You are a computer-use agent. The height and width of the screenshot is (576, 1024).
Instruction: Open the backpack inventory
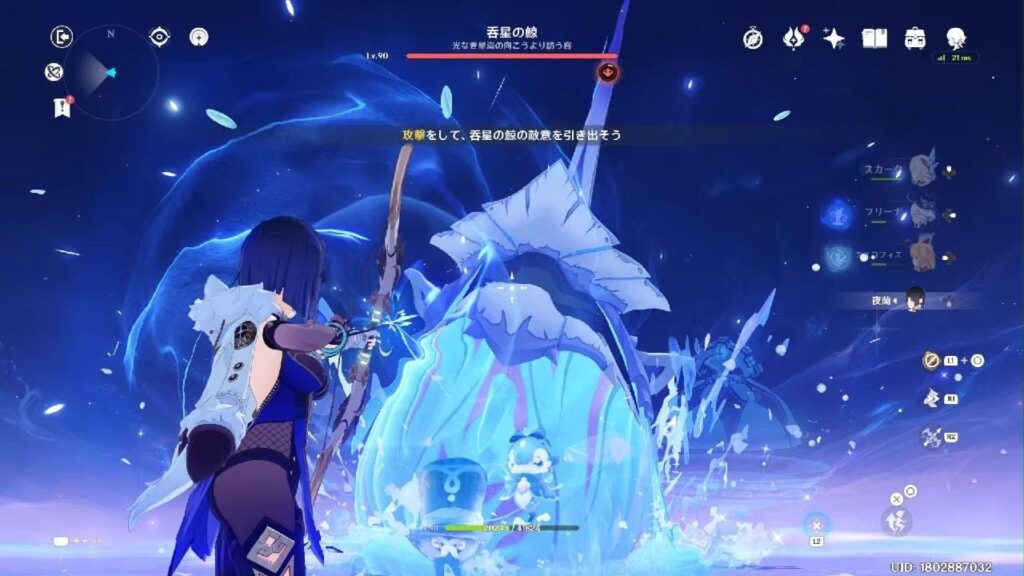pyautogui.click(x=915, y=38)
